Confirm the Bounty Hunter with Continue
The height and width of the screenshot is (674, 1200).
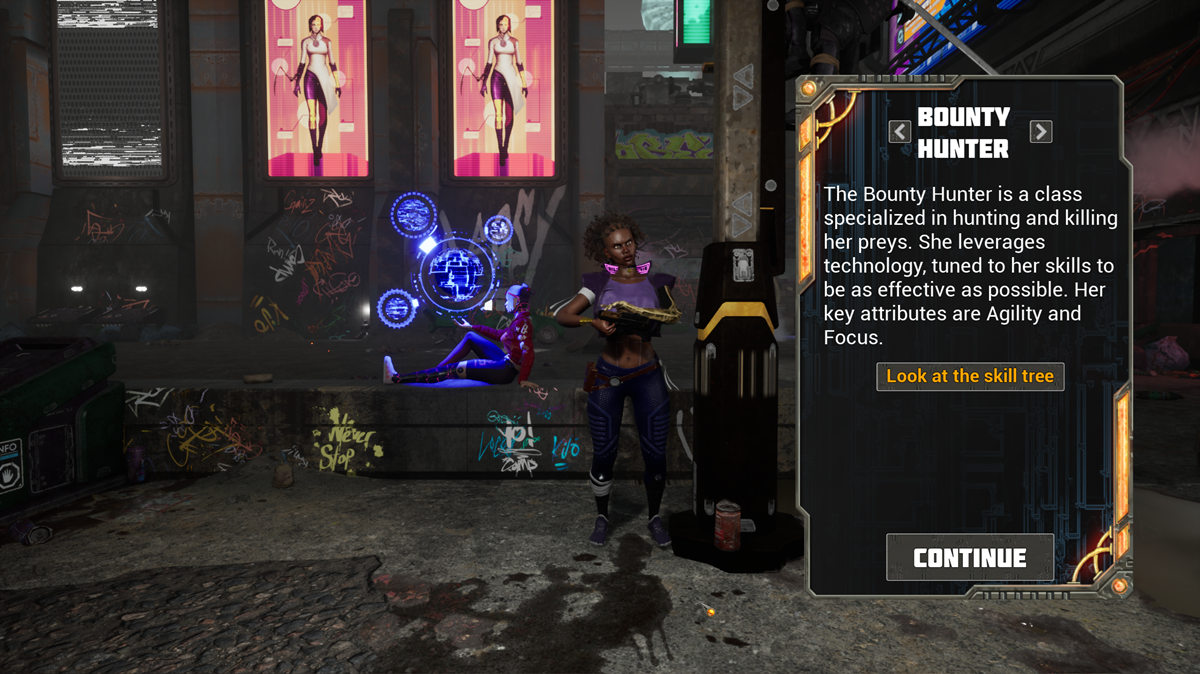pos(970,558)
